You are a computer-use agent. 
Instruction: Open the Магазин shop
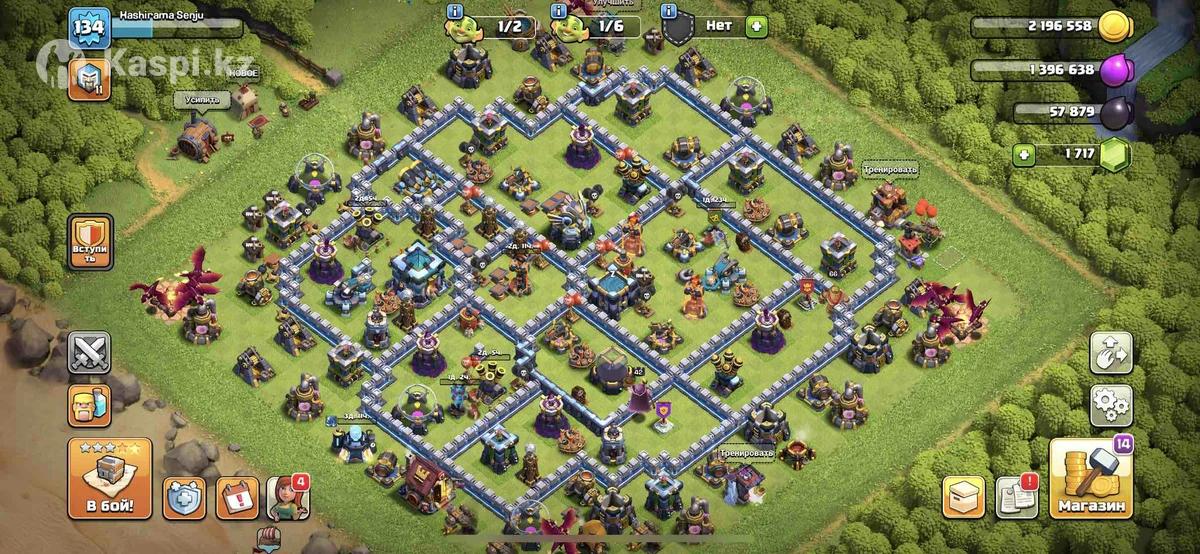pos(1090,479)
